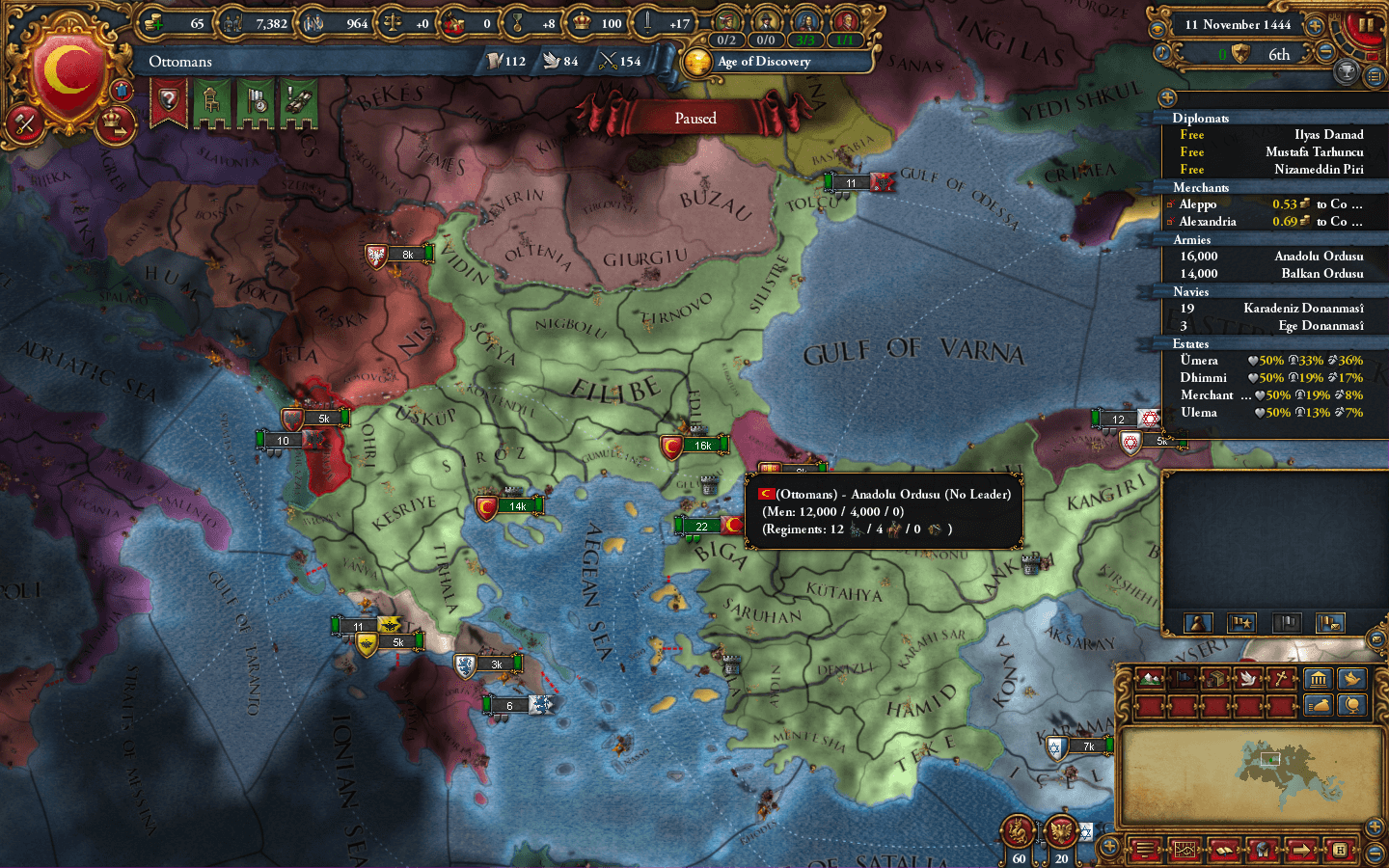Show the Ümera estate row
Screen dimensions: 1389x868
pyautogui.click(x=1199, y=361)
